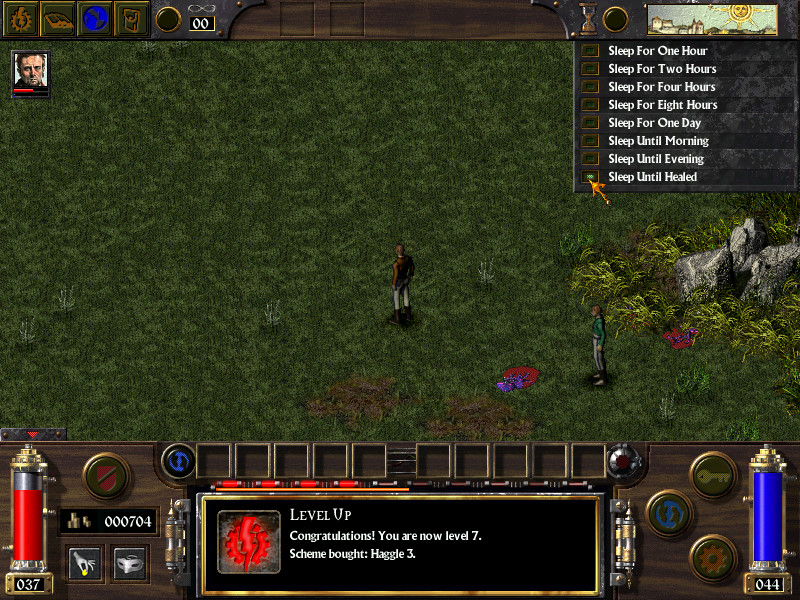
Task: Click Sleep Until Healed entry
Action: (652, 177)
